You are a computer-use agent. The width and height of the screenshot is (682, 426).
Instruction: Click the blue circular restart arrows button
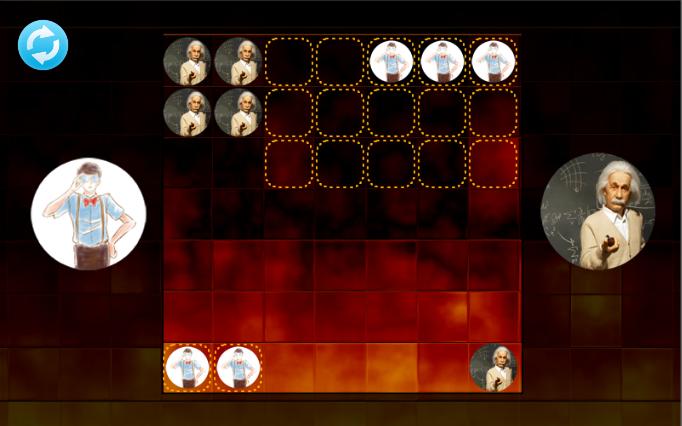tap(43, 45)
